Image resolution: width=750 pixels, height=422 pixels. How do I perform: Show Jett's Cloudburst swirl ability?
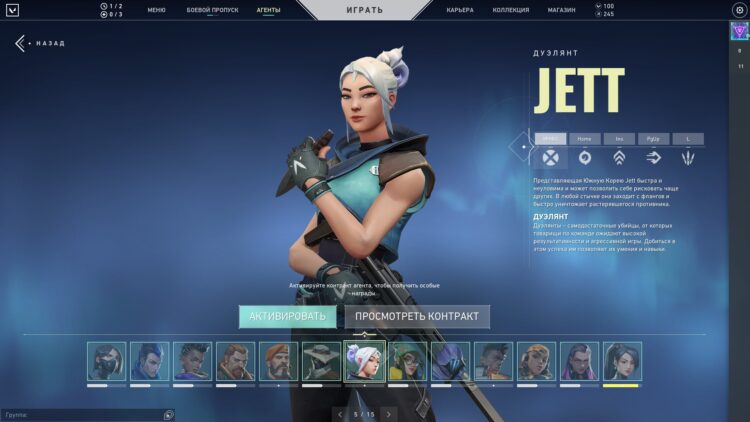click(584, 157)
